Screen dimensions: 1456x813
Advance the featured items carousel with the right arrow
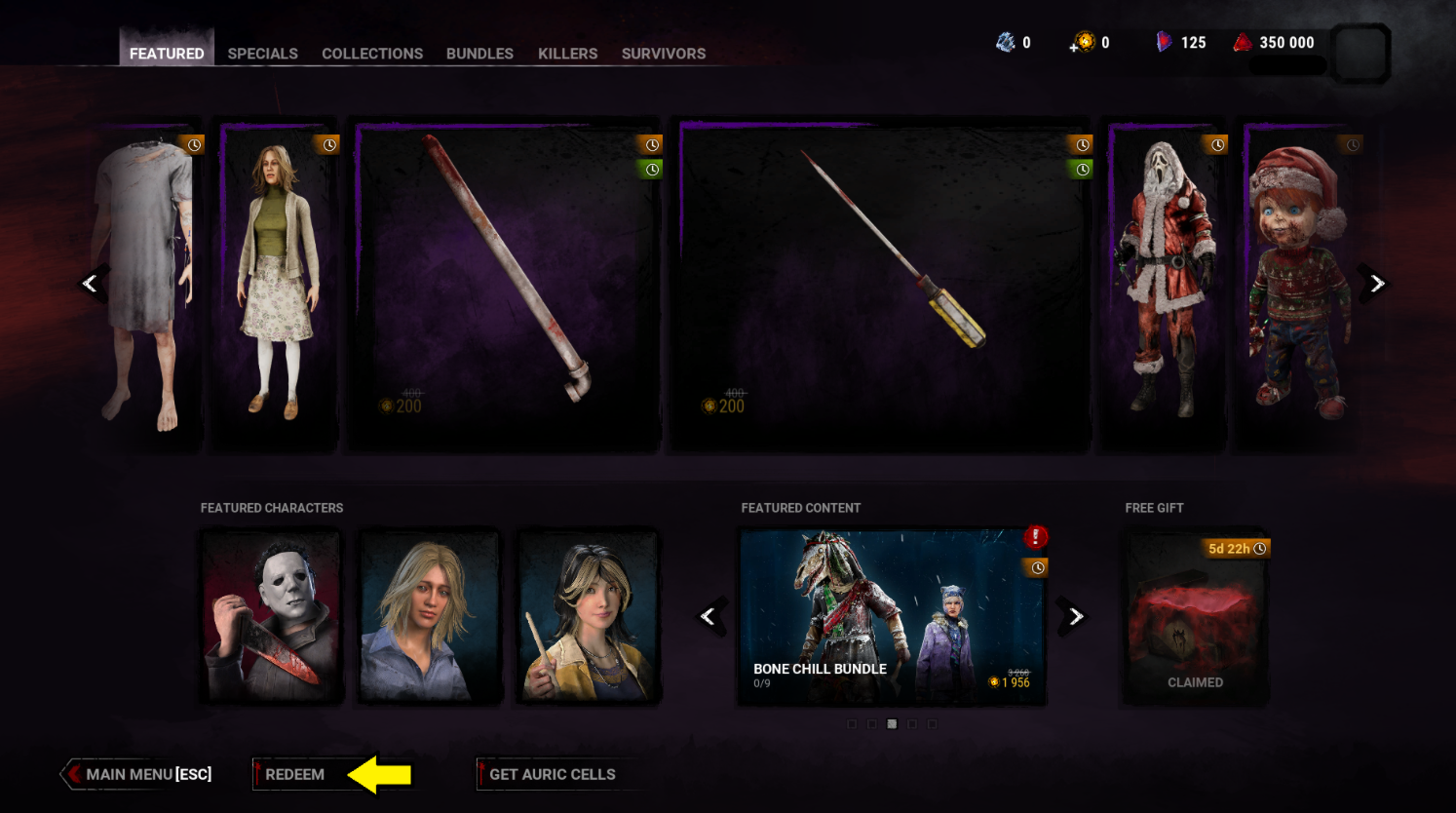click(x=1376, y=284)
